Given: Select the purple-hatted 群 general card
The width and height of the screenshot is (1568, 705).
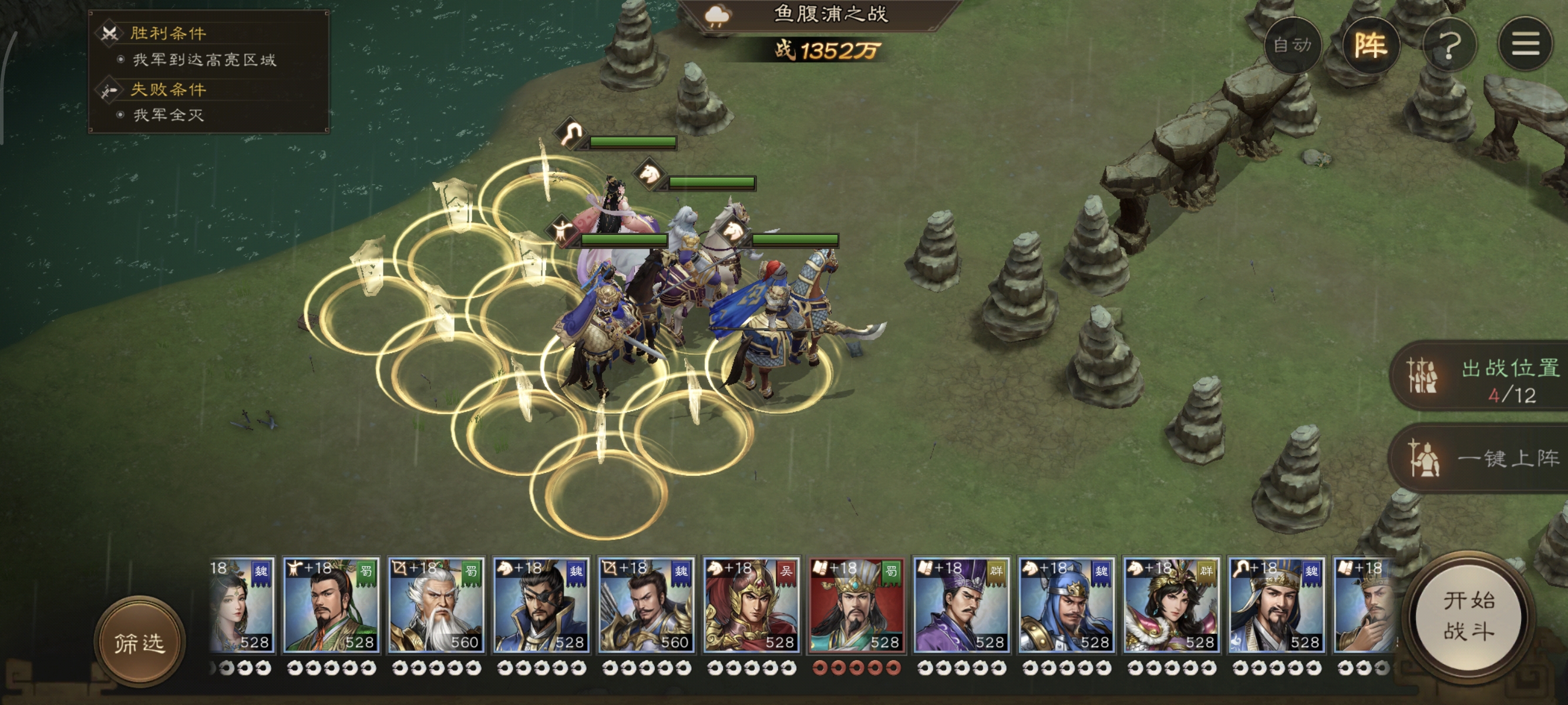Looking at the screenshot, I should pos(961,605).
